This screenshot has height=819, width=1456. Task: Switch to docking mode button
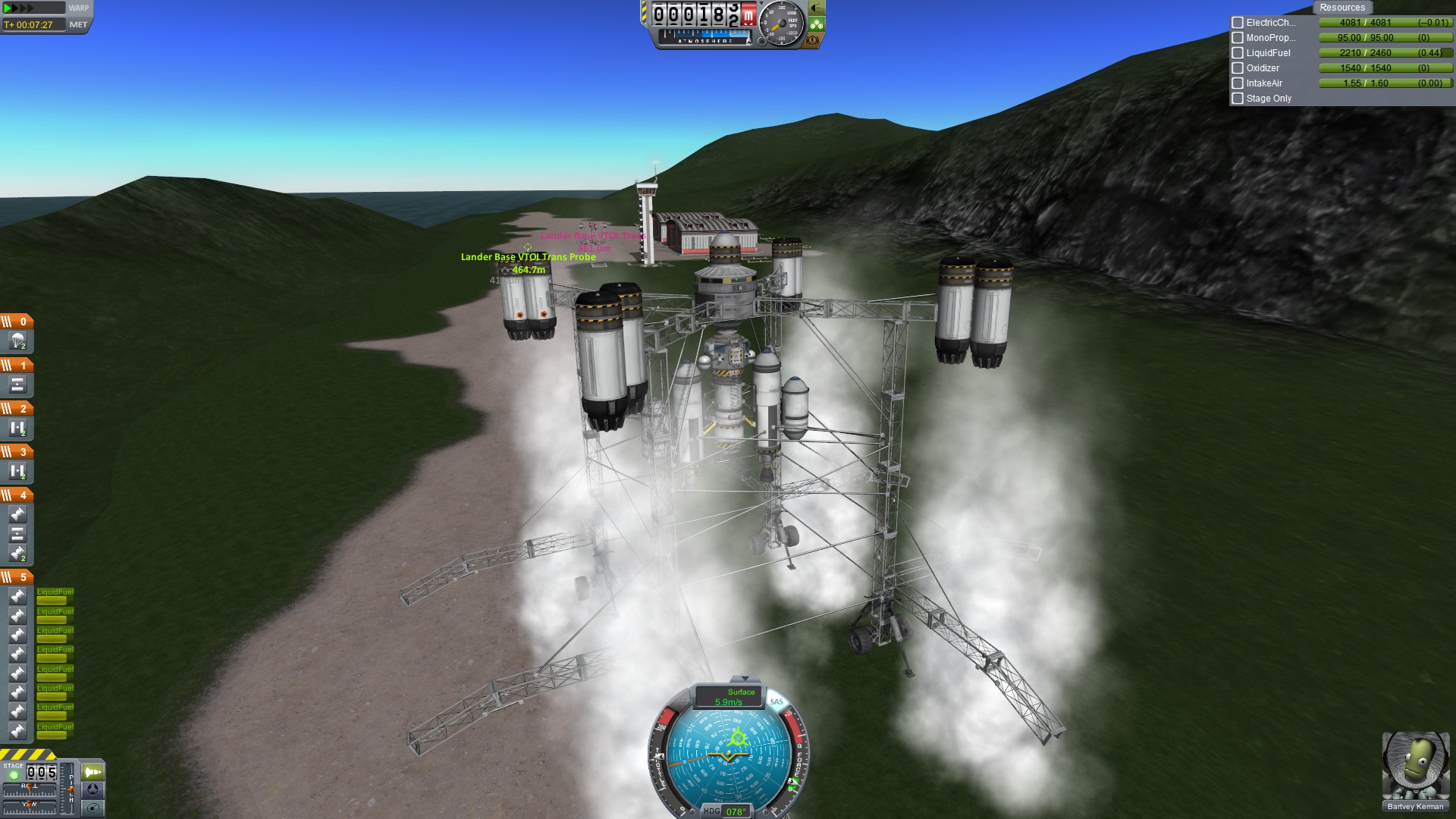click(93, 789)
